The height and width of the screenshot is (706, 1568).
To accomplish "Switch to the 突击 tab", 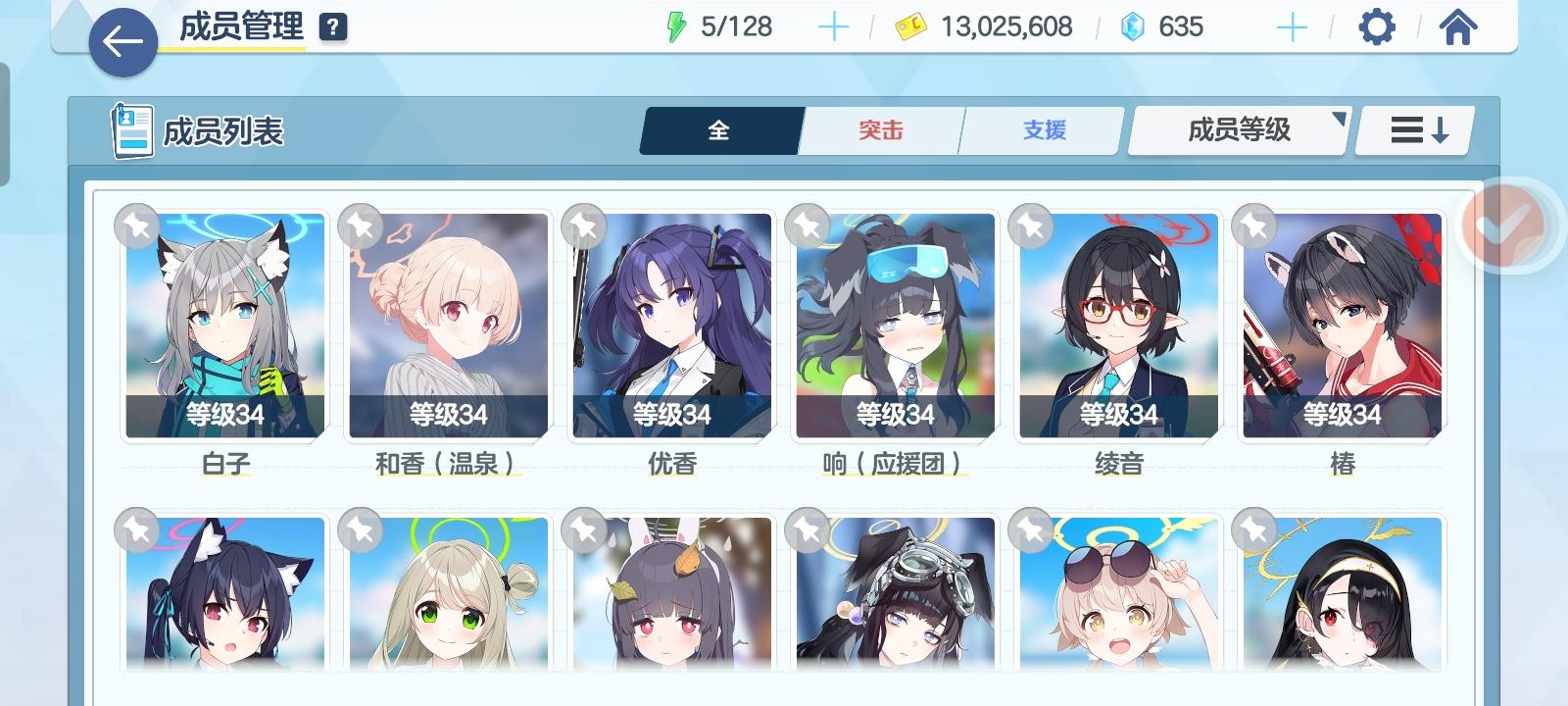I will pos(879,128).
